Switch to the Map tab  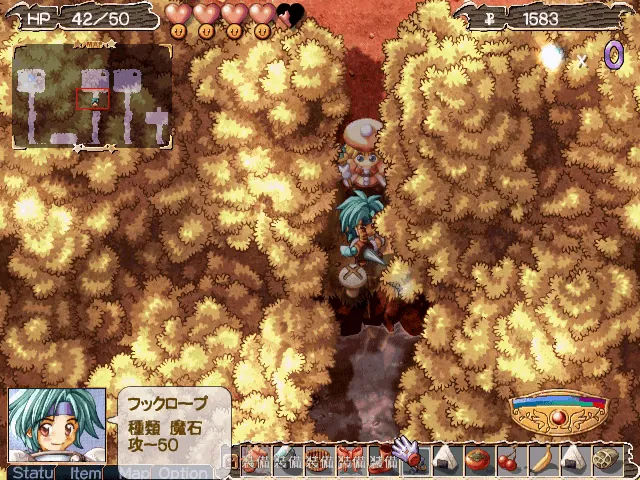[134, 472]
